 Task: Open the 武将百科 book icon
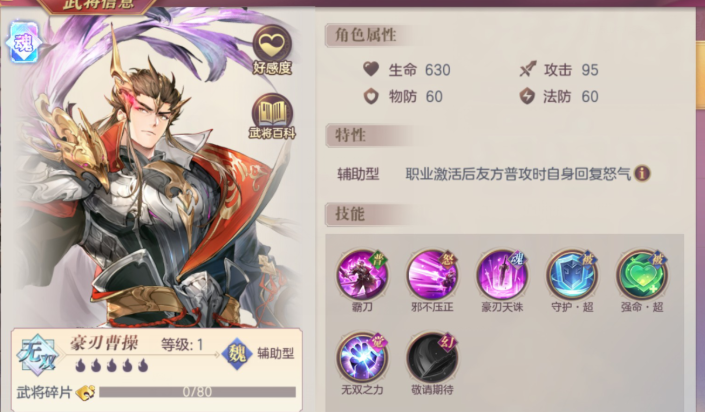[272, 112]
